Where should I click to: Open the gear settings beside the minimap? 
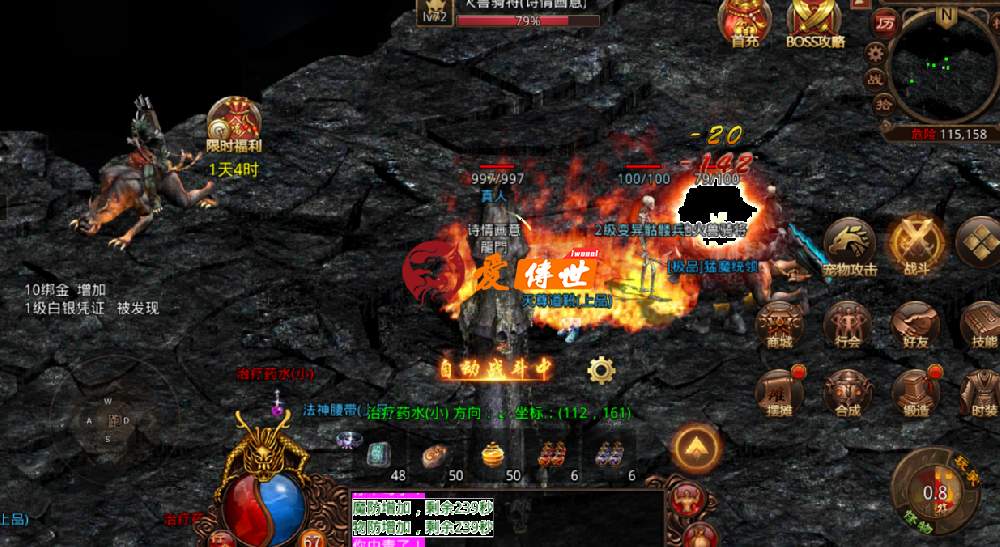coord(876,52)
